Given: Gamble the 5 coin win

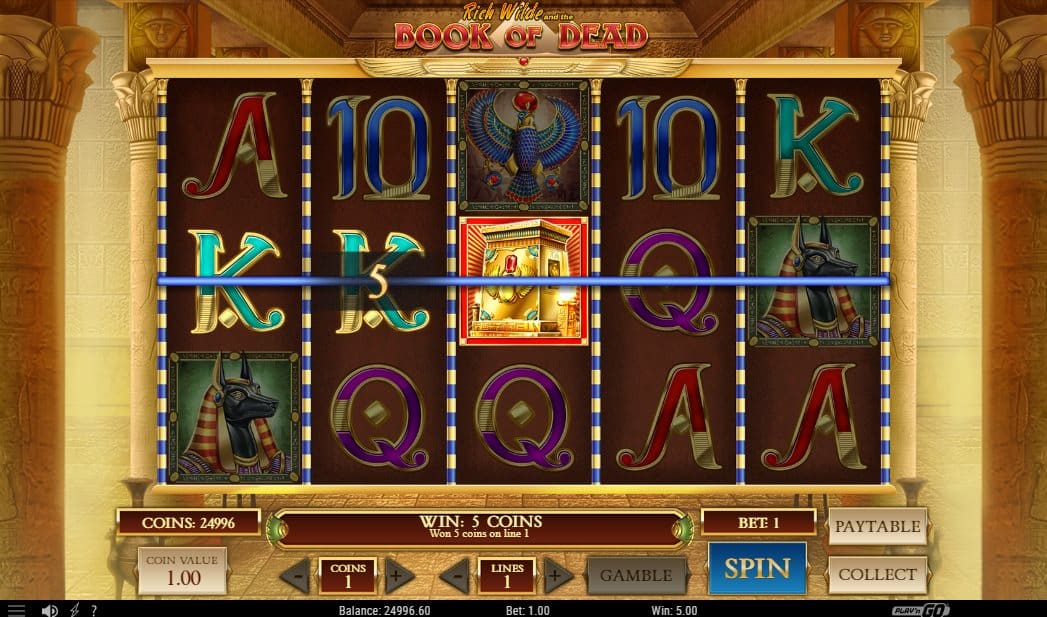Looking at the screenshot, I should click(637, 575).
